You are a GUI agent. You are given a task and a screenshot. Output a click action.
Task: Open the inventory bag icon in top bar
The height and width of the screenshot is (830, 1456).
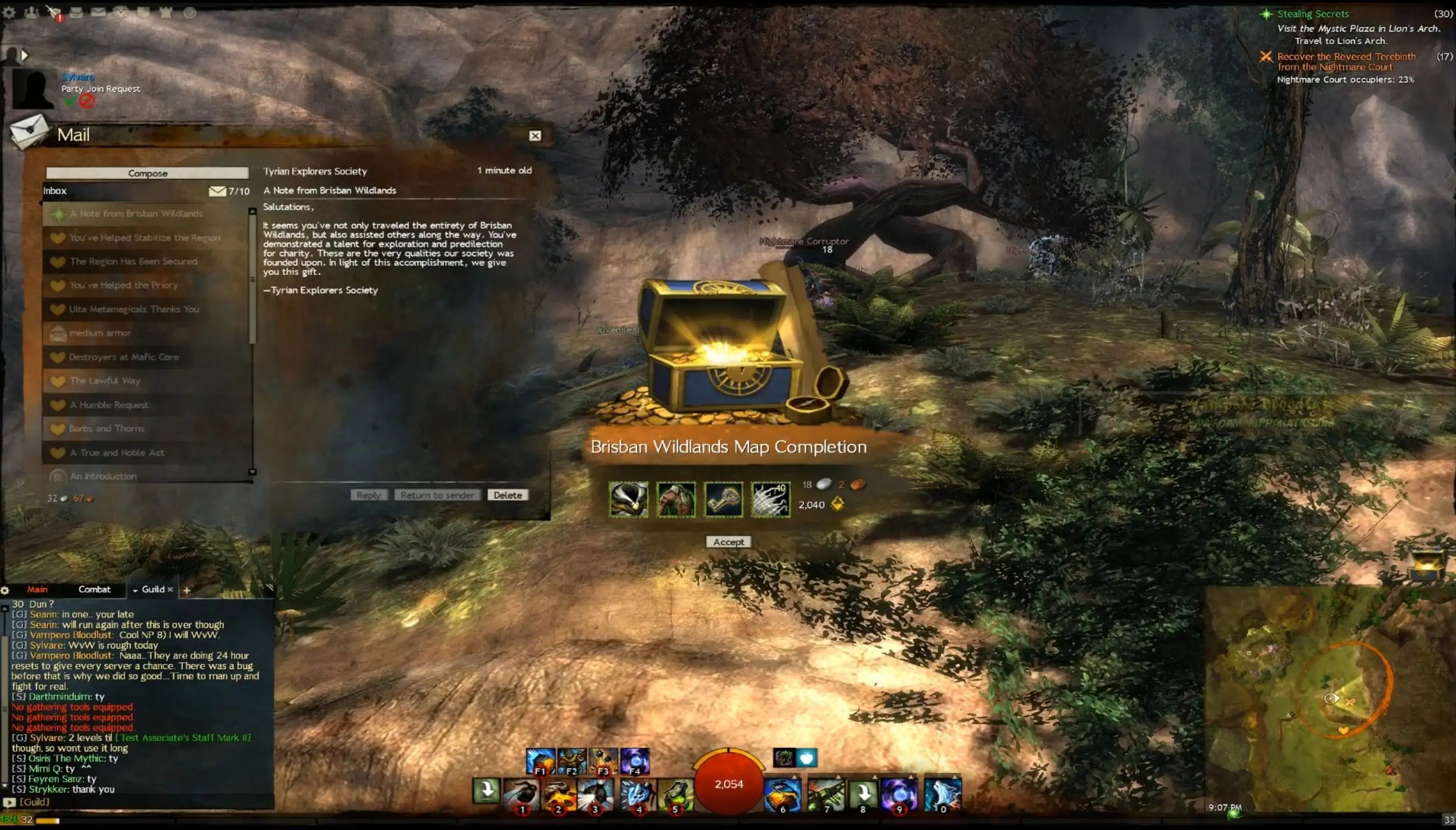[x=76, y=12]
